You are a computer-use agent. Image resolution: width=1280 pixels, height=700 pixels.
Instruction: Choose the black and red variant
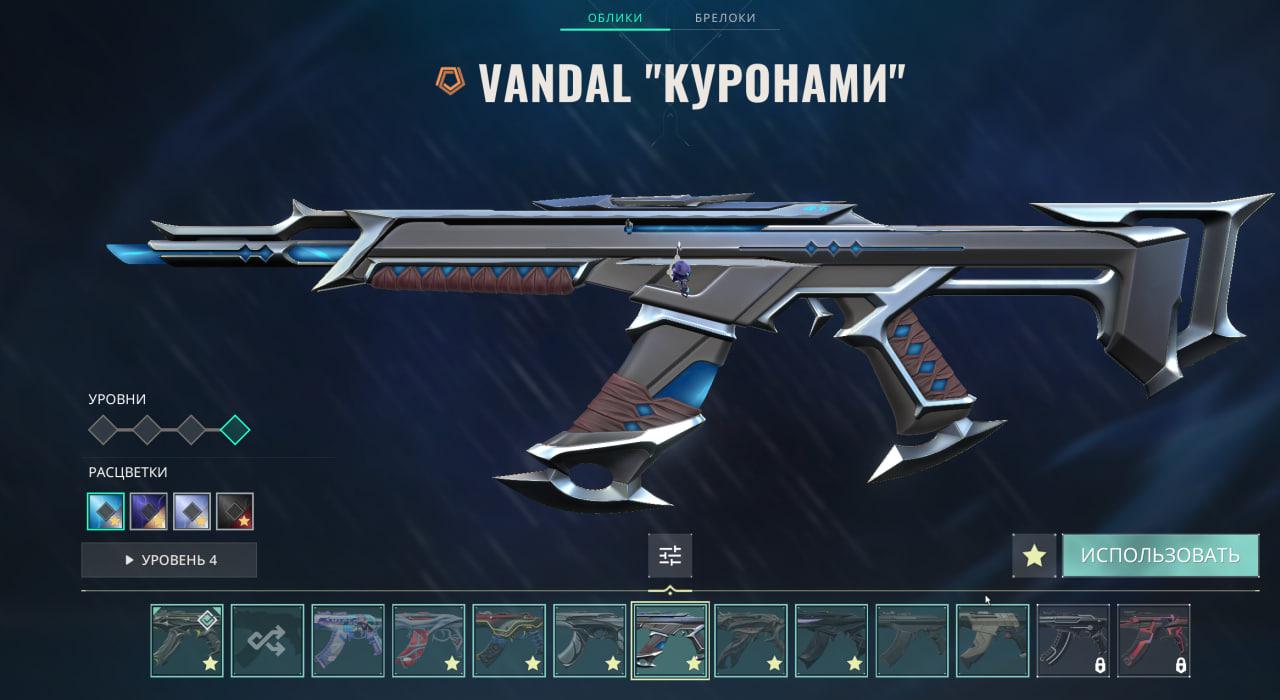[x=235, y=511]
